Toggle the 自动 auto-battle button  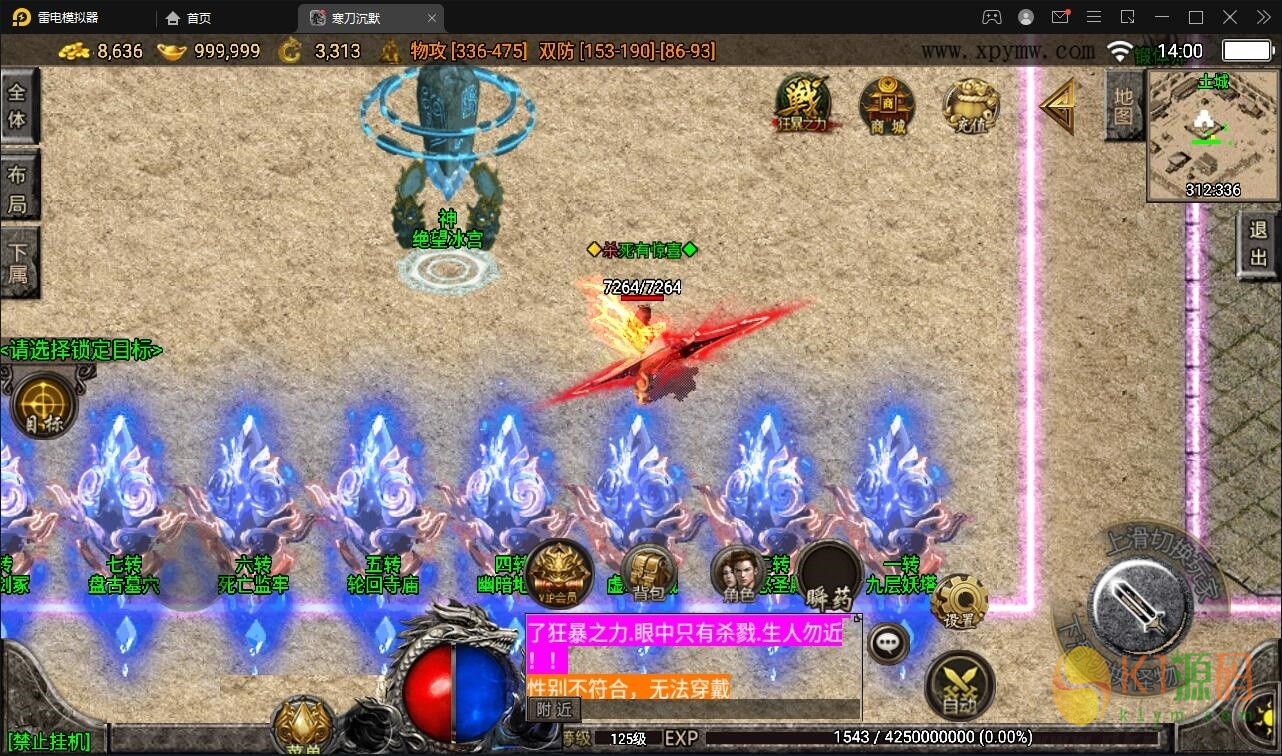click(x=959, y=686)
